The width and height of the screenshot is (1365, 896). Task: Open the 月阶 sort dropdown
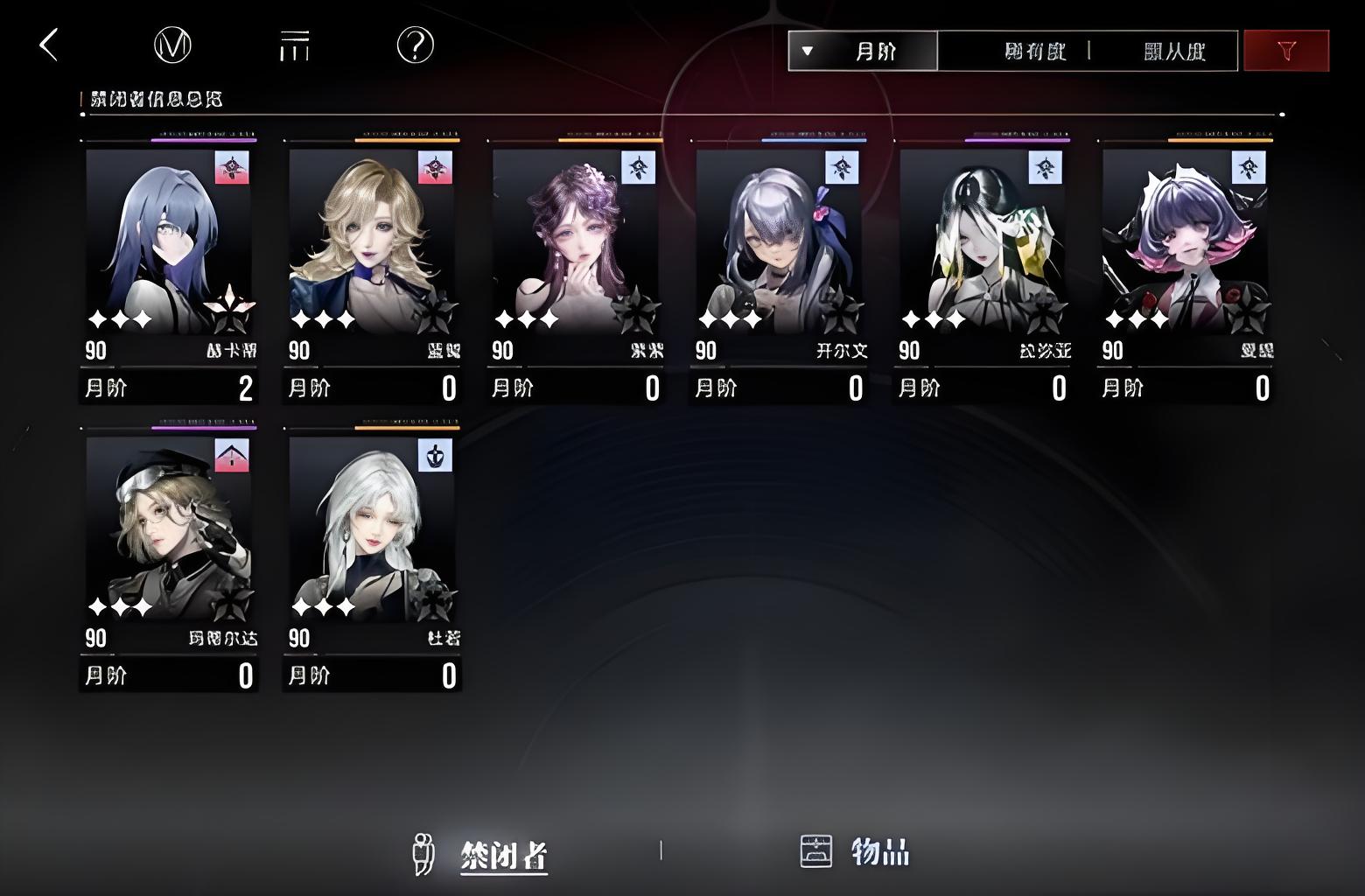[863, 52]
